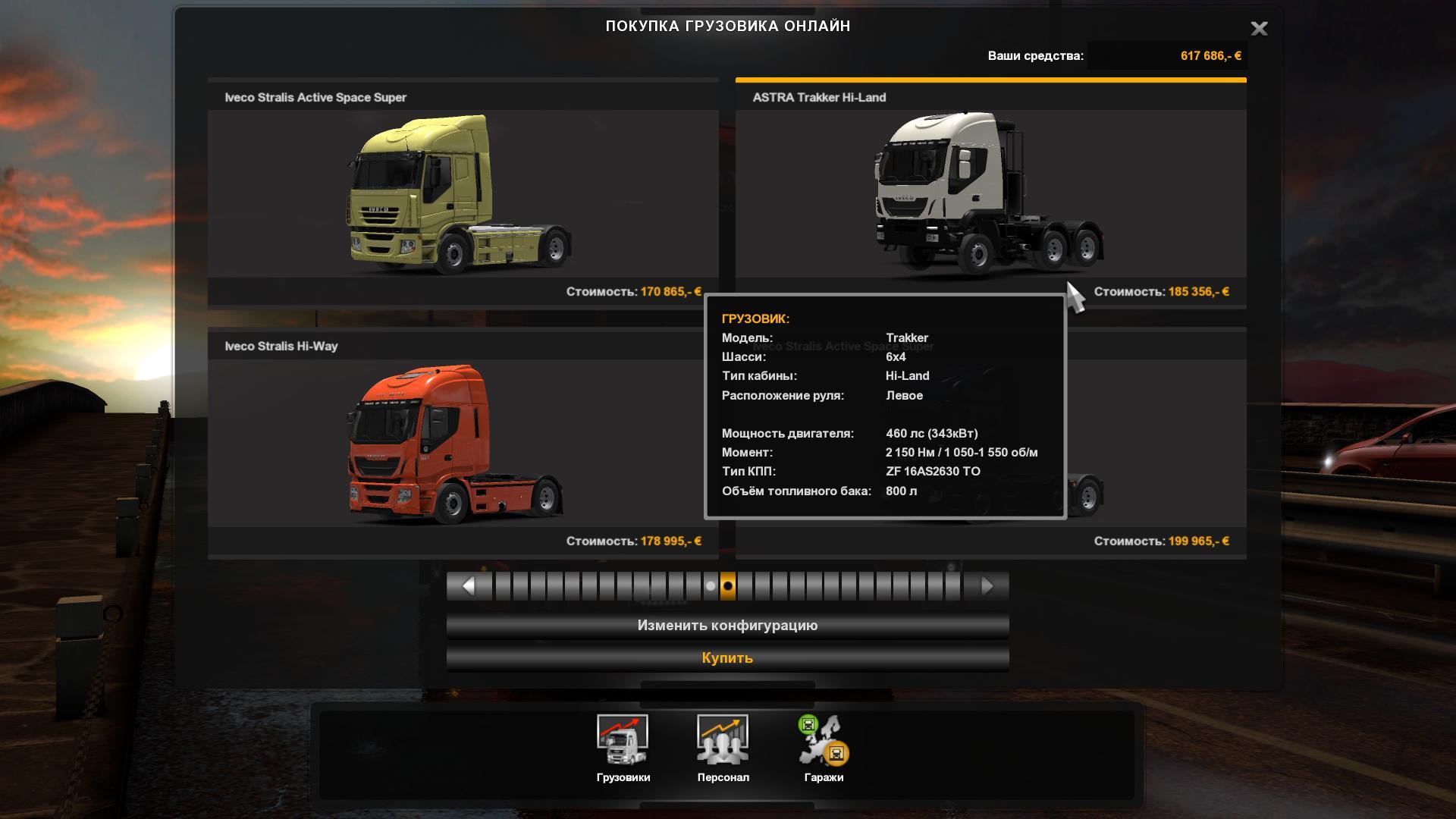Select the yellow Iveco Stralis Active Space Super
The height and width of the screenshot is (819, 1456).
[x=463, y=193]
